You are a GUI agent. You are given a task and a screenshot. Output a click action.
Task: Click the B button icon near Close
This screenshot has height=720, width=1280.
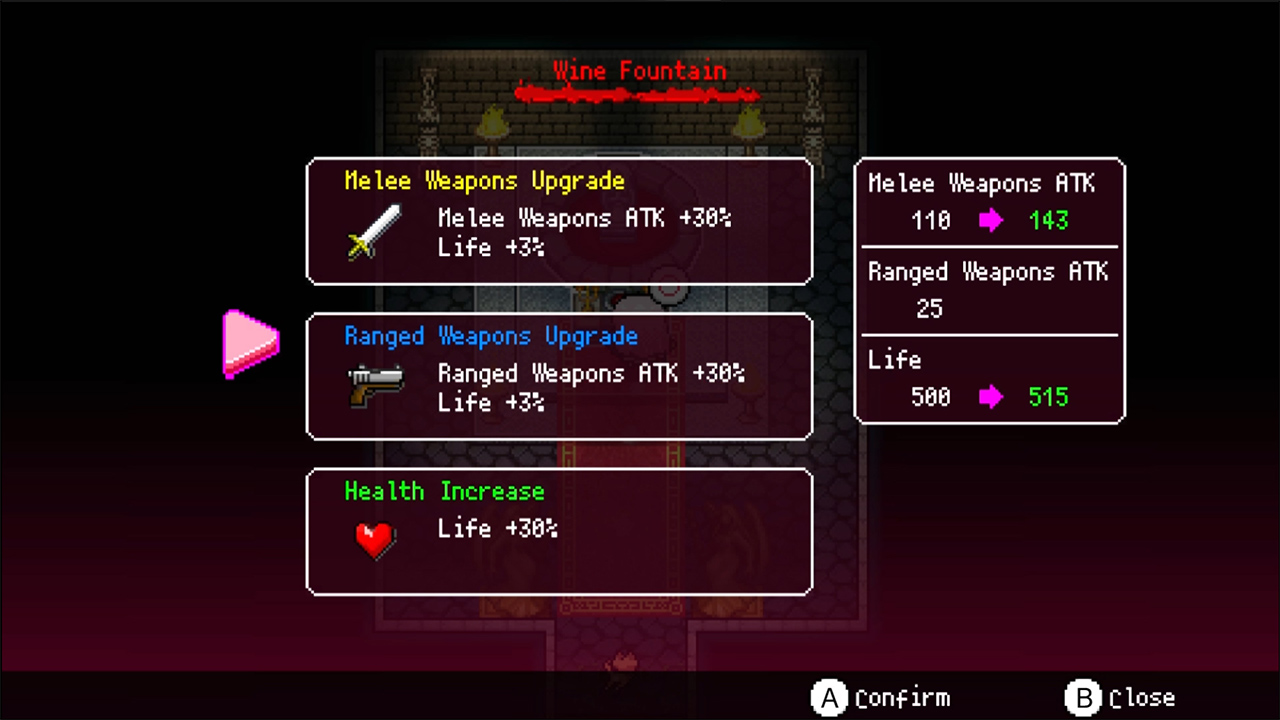(1084, 698)
